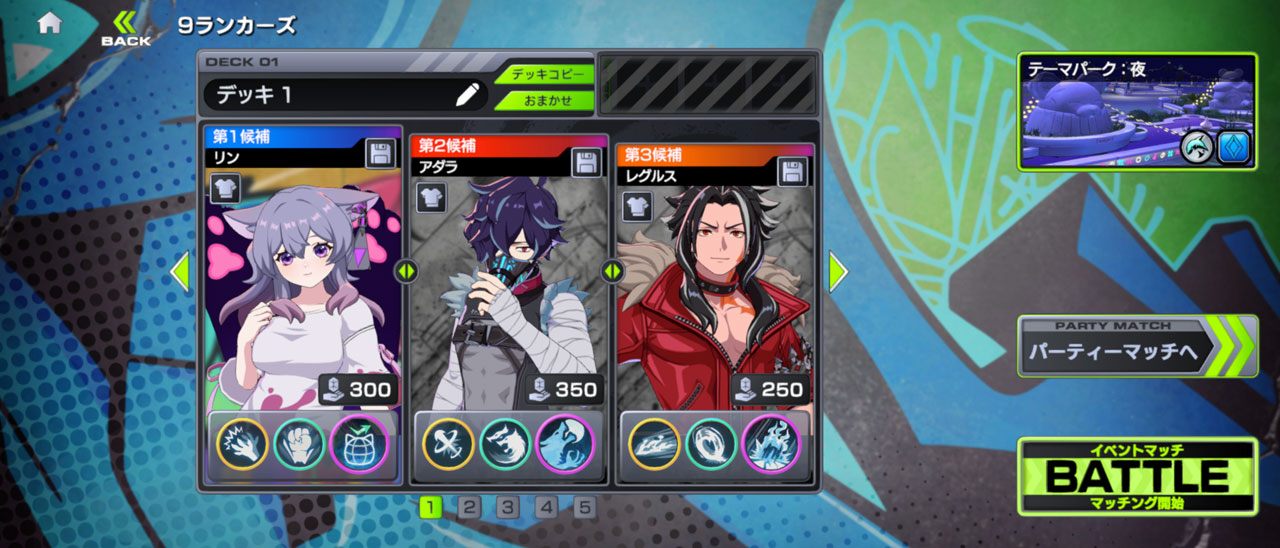Open costume icon on リン card
Screen dimensions: 1280x548
coord(224,187)
